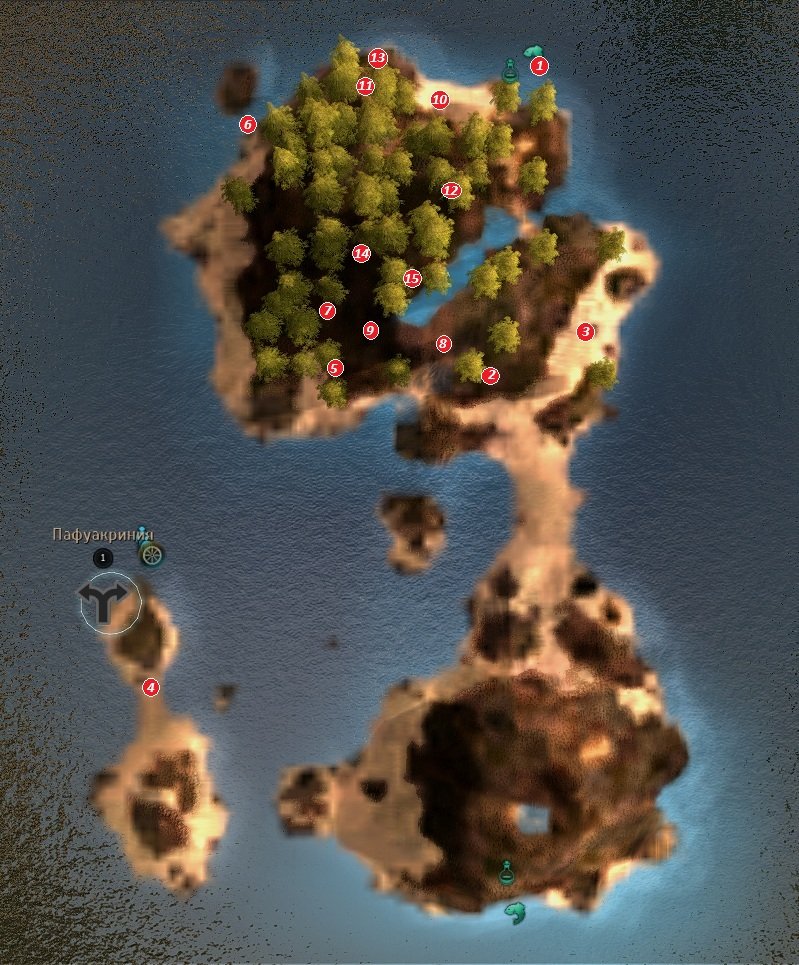This screenshot has width=799, height=965.
Task: Pick red map marker number 13
Action: point(377,57)
